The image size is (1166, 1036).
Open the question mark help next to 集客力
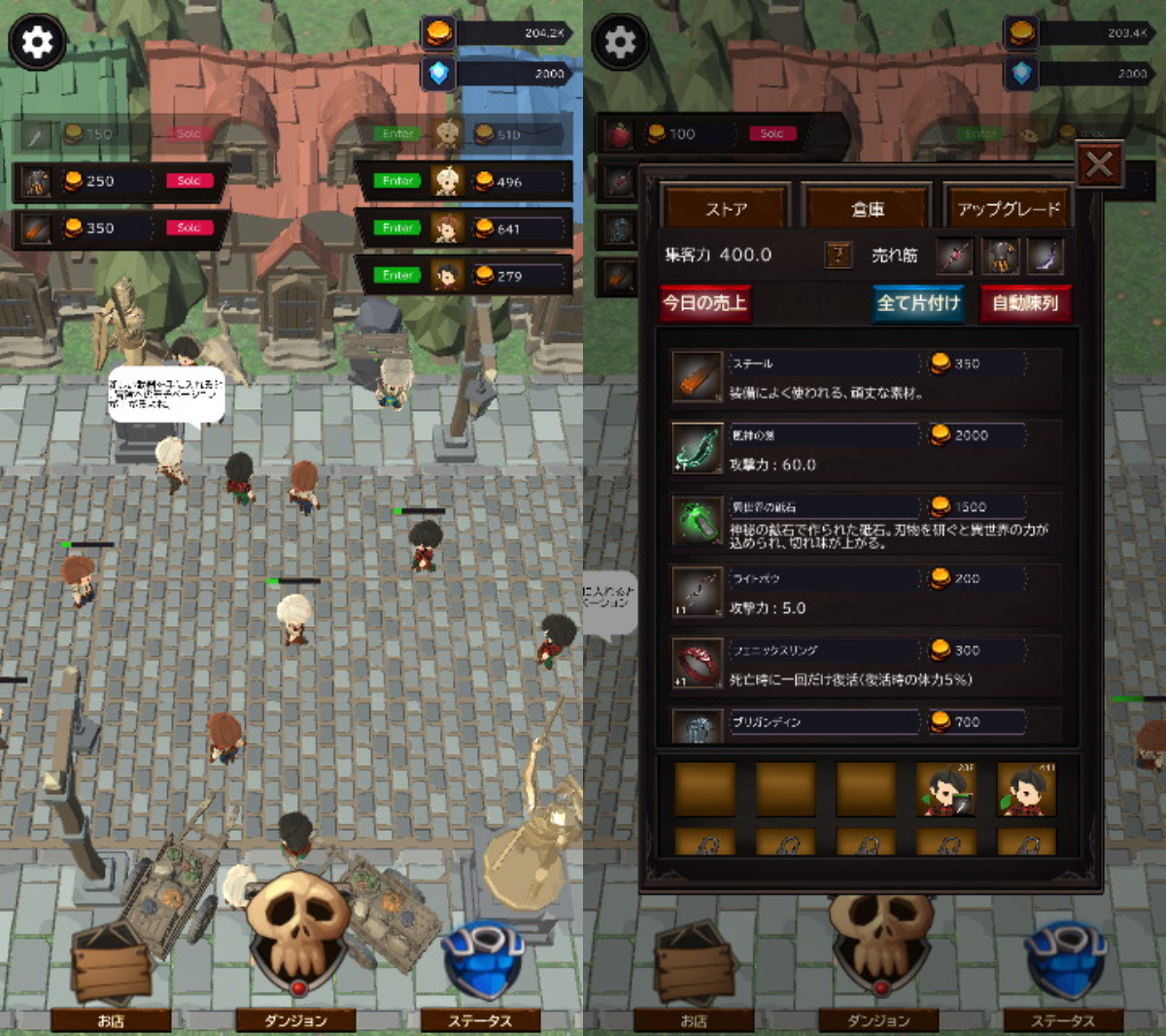click(x=838, y=256)
